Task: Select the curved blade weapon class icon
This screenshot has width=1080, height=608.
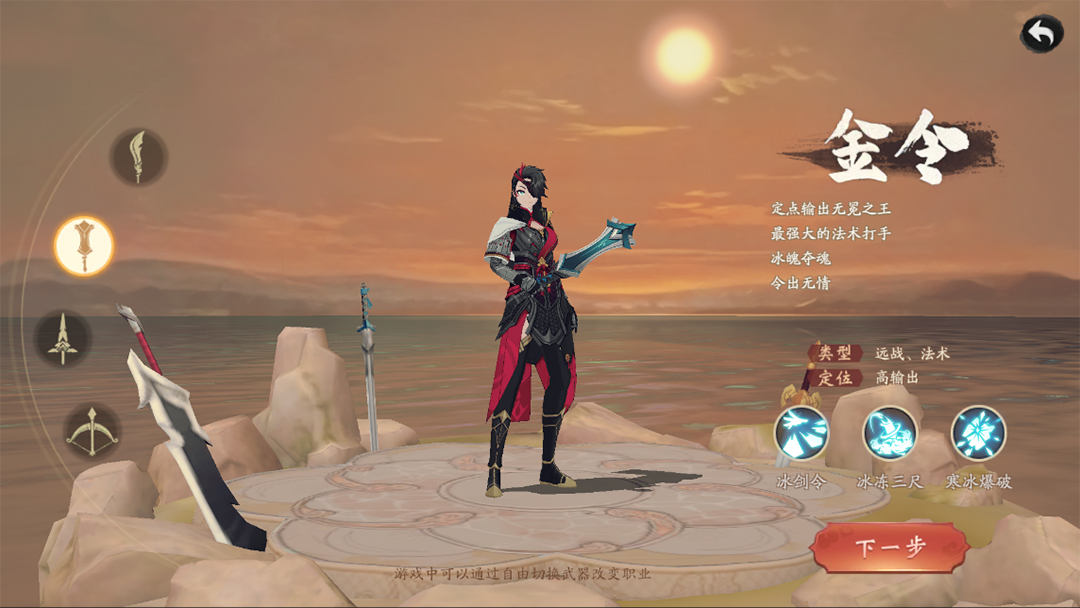Action: tap(138, 157)
